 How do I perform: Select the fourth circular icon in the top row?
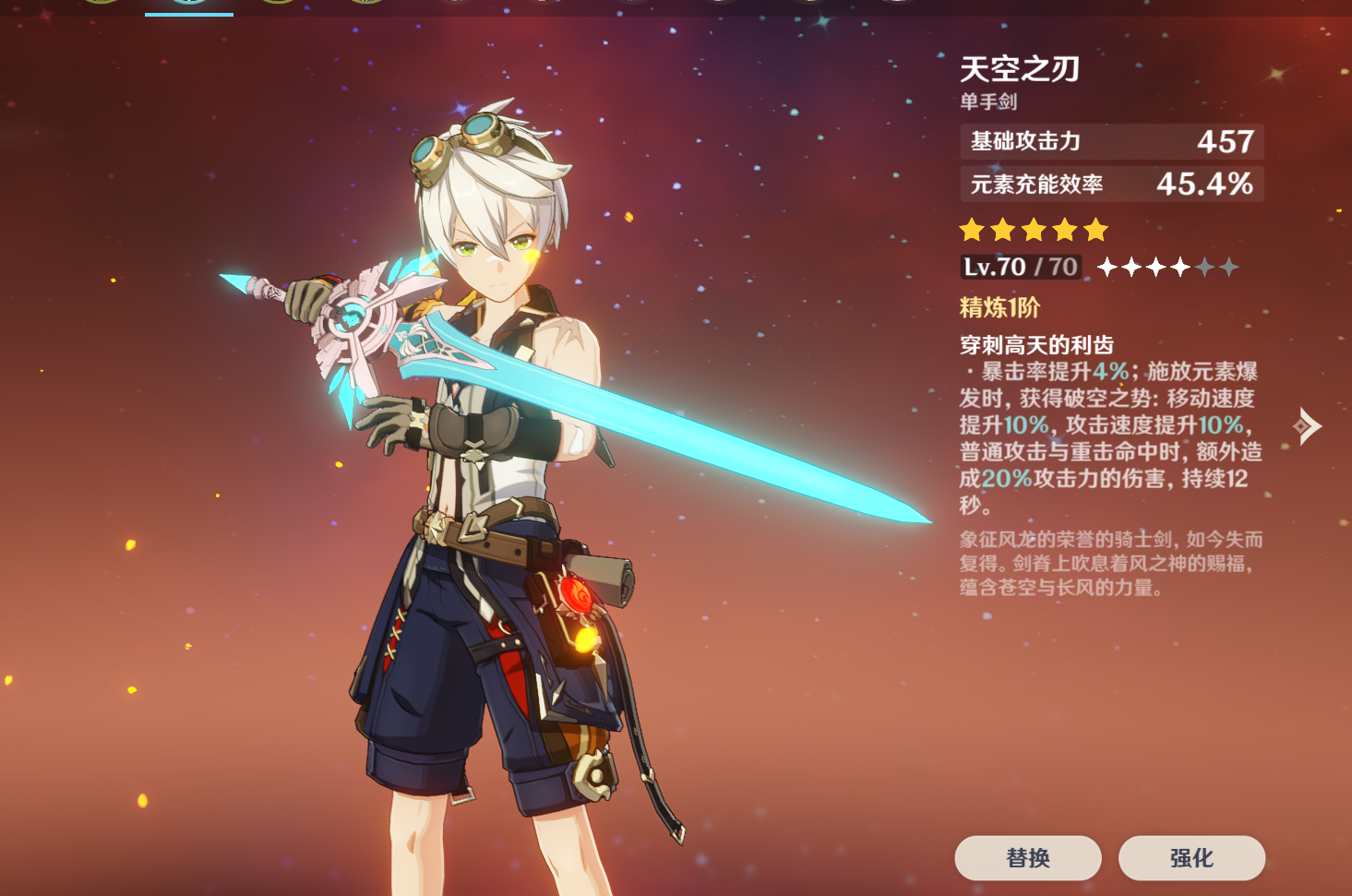(365, 7)
